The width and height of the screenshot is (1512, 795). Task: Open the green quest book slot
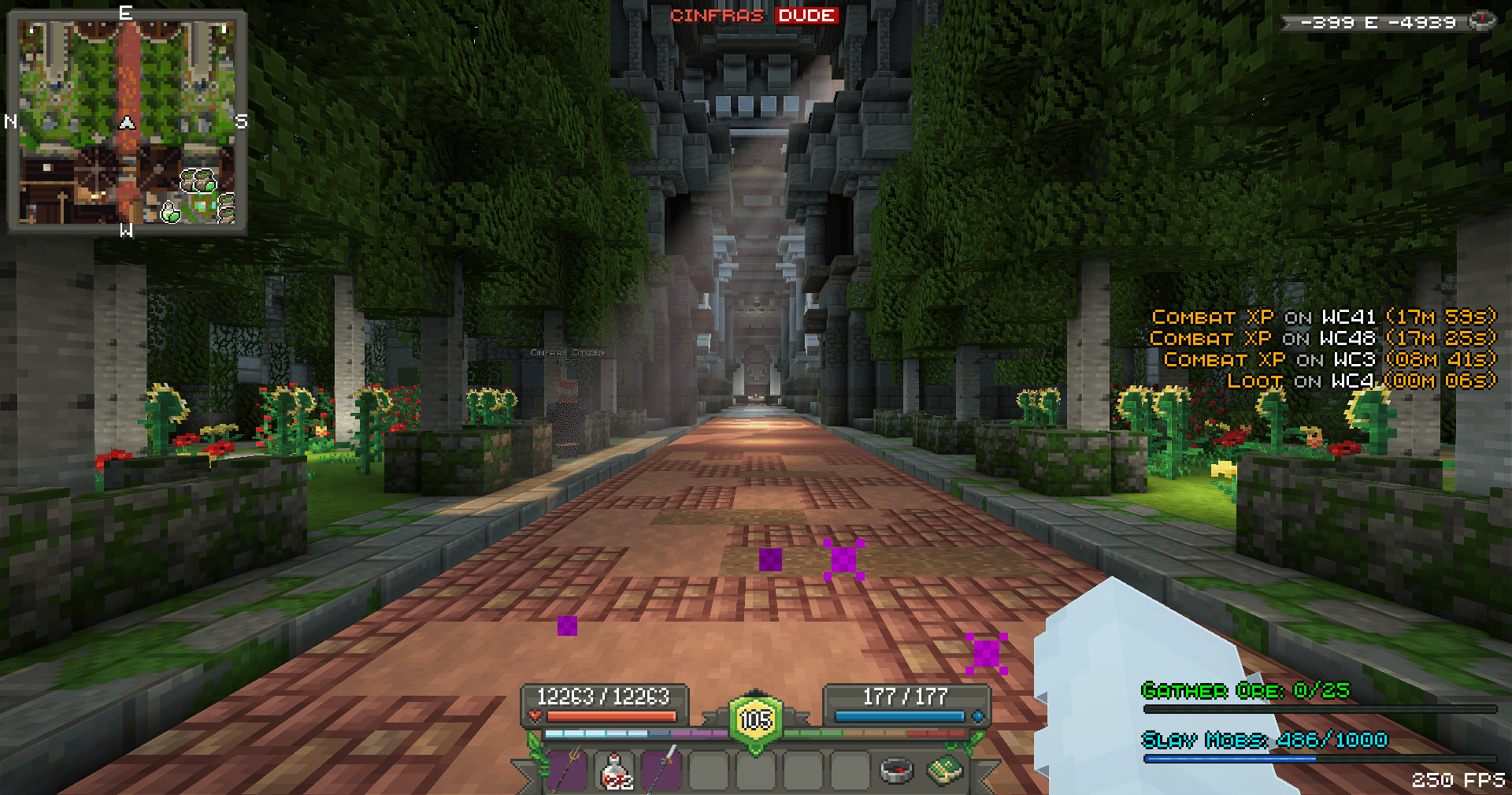tap(944, 770)
